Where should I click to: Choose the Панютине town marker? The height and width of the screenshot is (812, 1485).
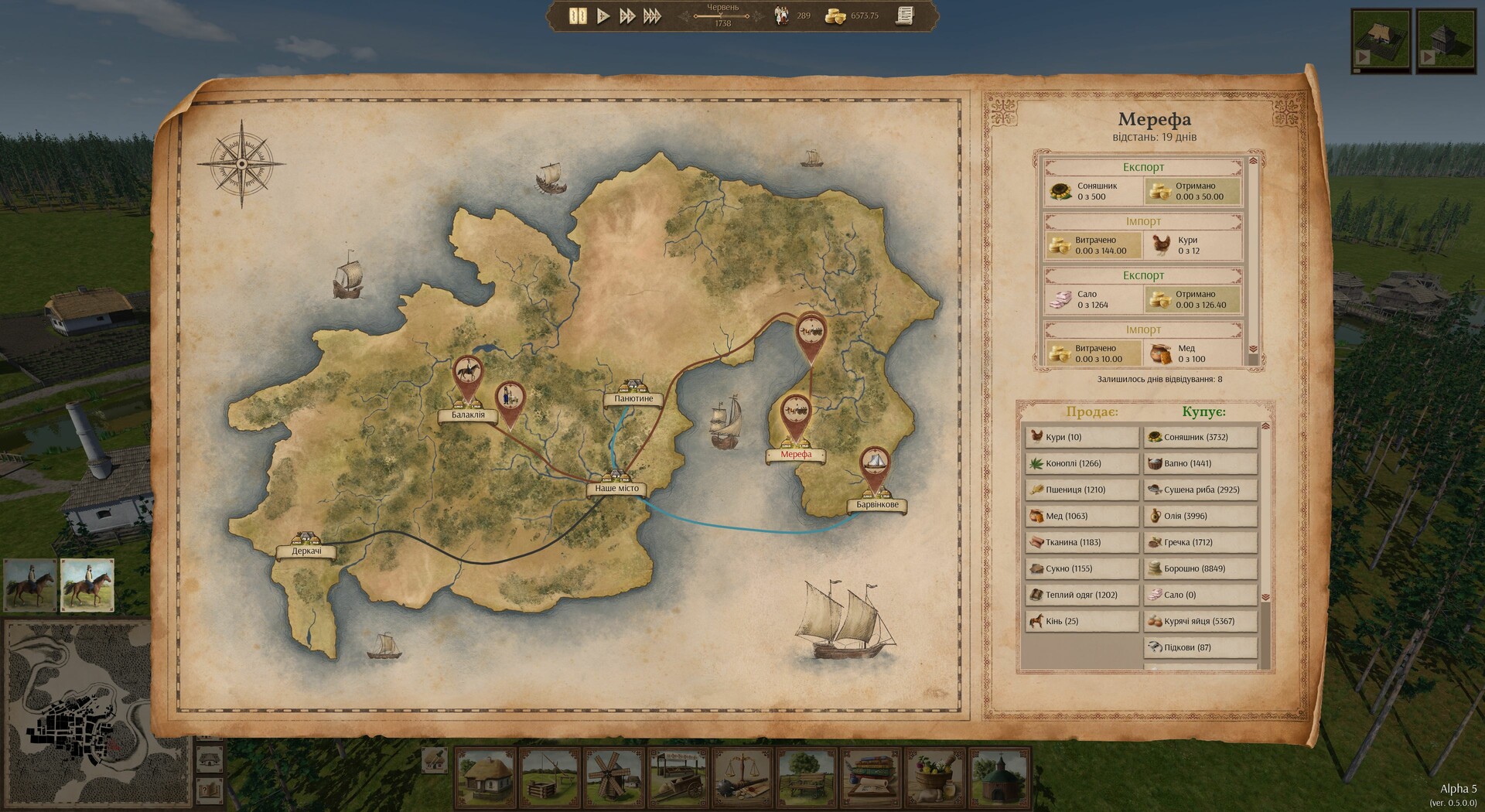pos(633,398)
